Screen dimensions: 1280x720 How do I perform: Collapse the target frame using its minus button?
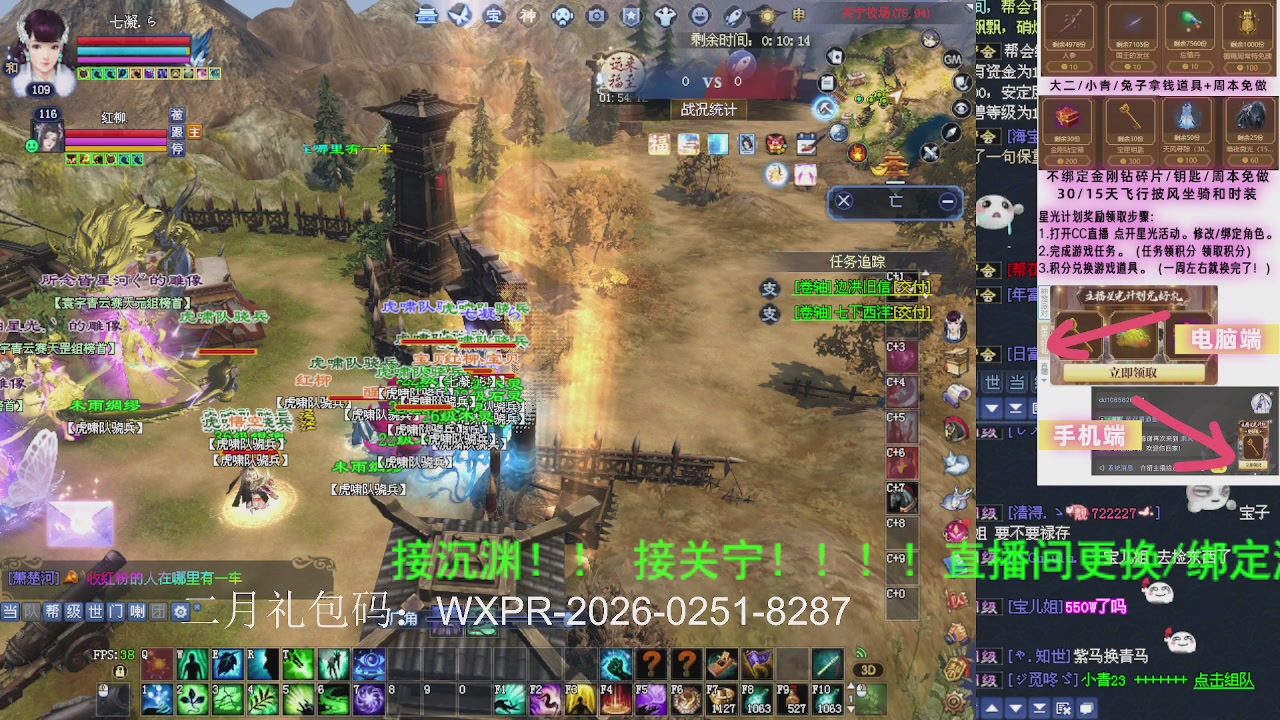[x=946, y=202]
